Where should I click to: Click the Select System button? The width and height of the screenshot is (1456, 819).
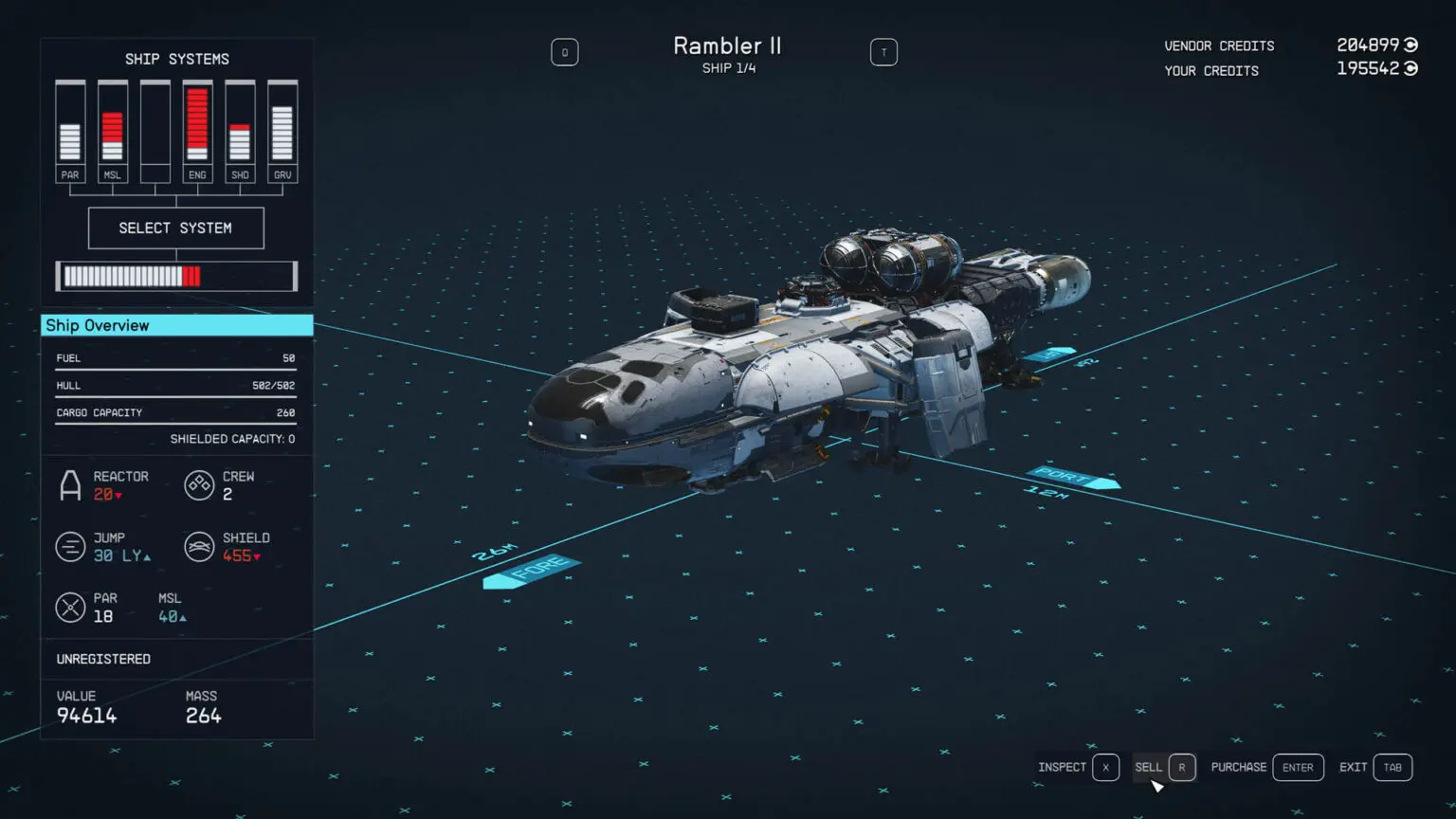(175, 227)
